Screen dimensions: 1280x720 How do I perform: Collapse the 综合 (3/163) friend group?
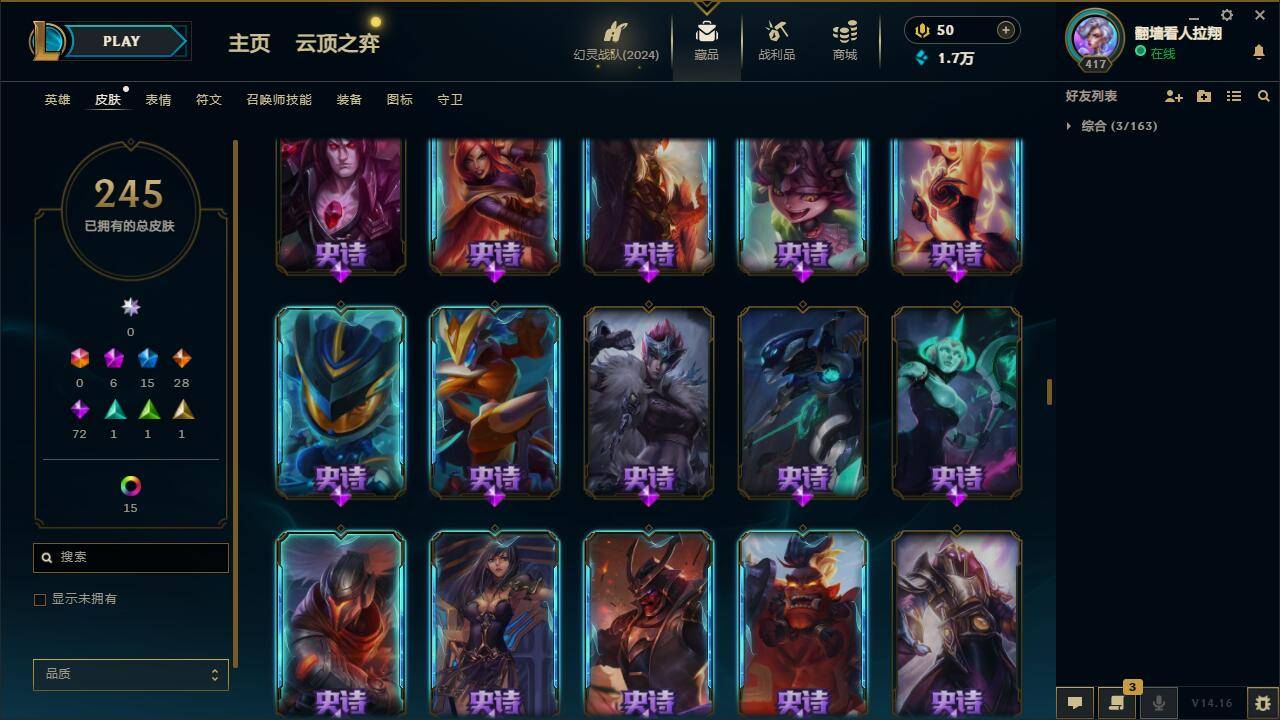[x=1068, y=126]
